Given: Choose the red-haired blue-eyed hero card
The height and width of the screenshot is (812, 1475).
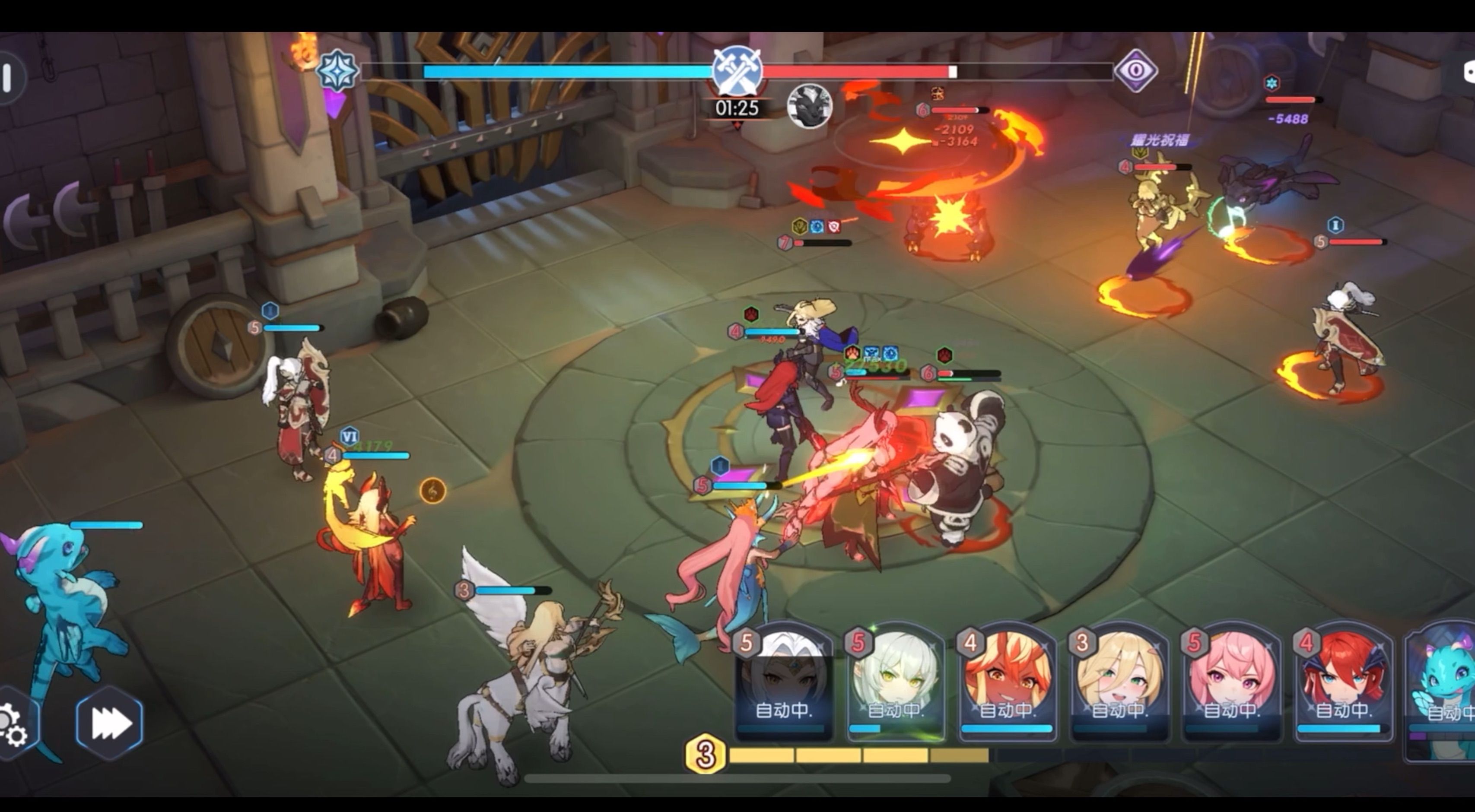Looking at the screenshot, I should click(x=1342, y=684).
